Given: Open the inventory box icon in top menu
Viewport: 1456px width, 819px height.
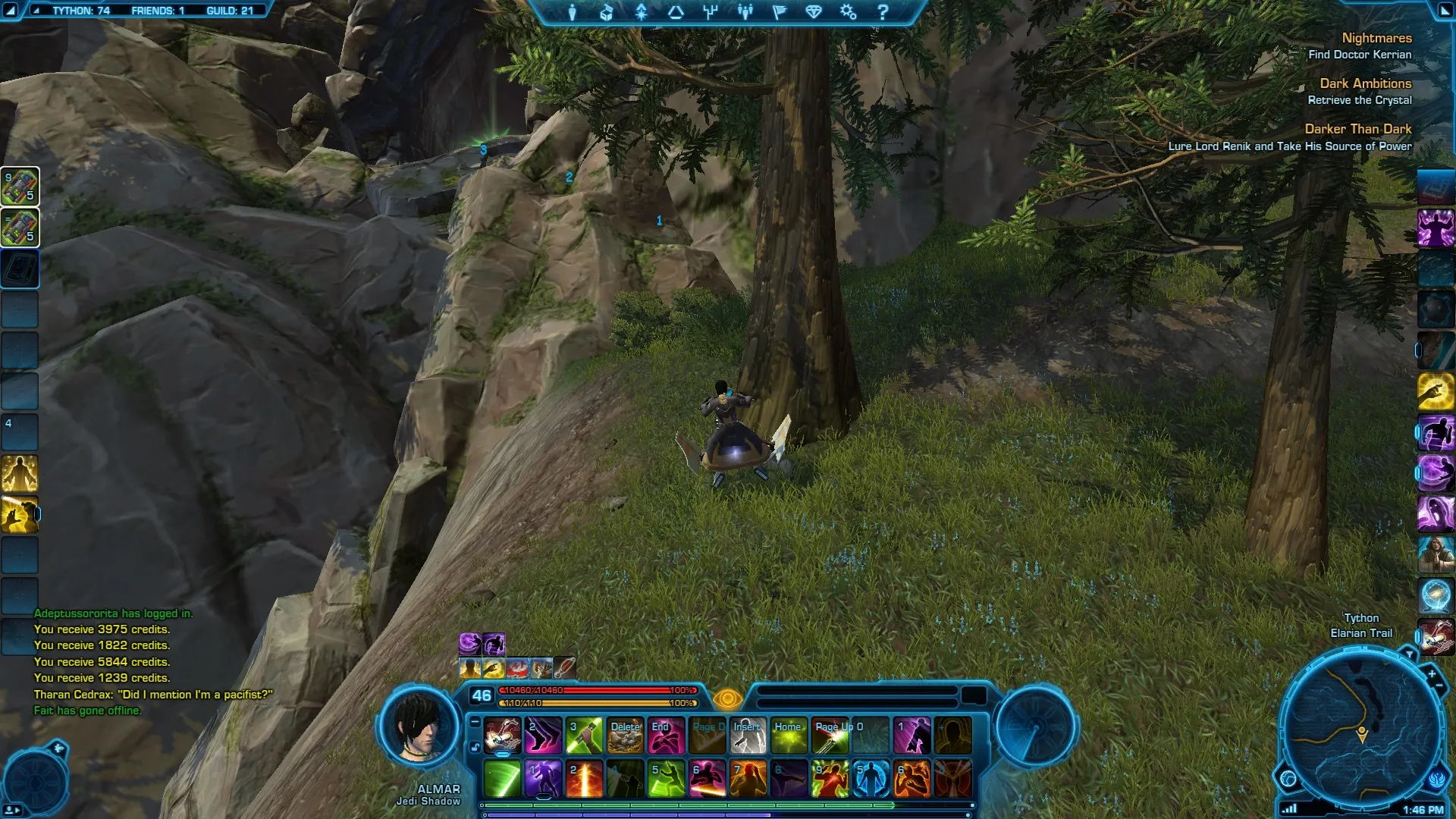Looking at the screenshot, I should click(606, 12).
